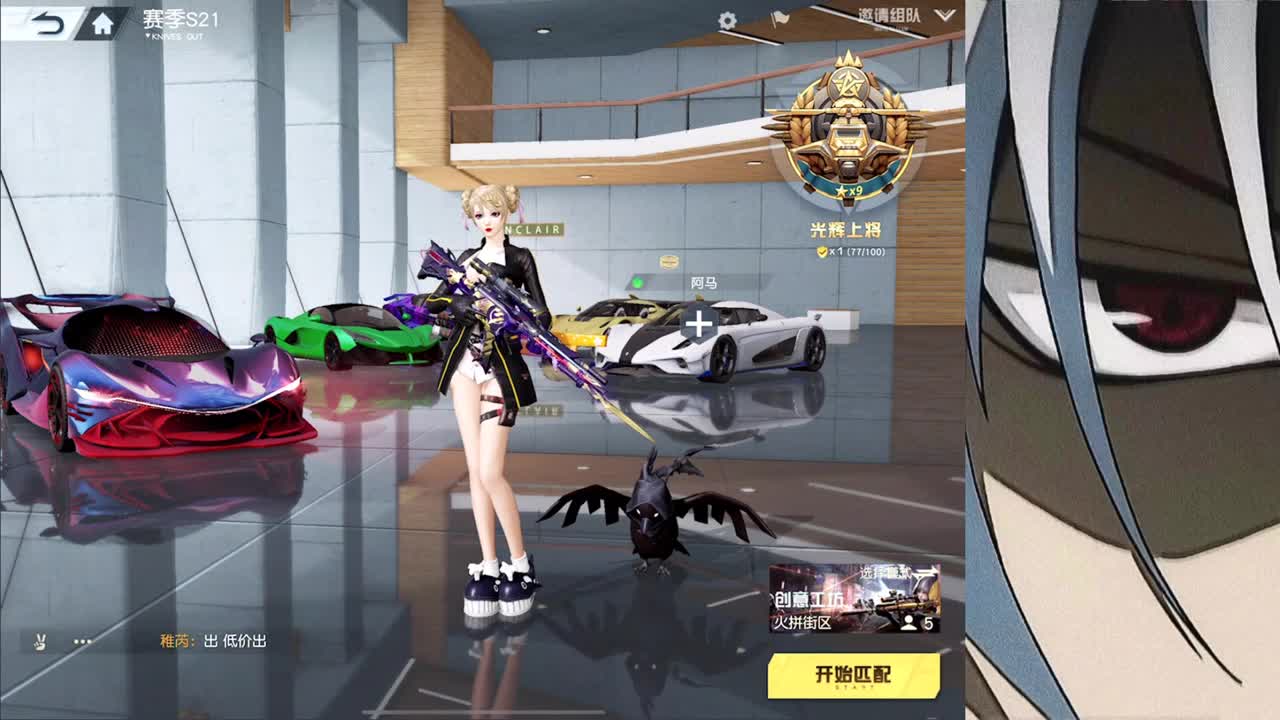Click the 77/100 progress counter
1280x720 pixels.
coord(867,252)
